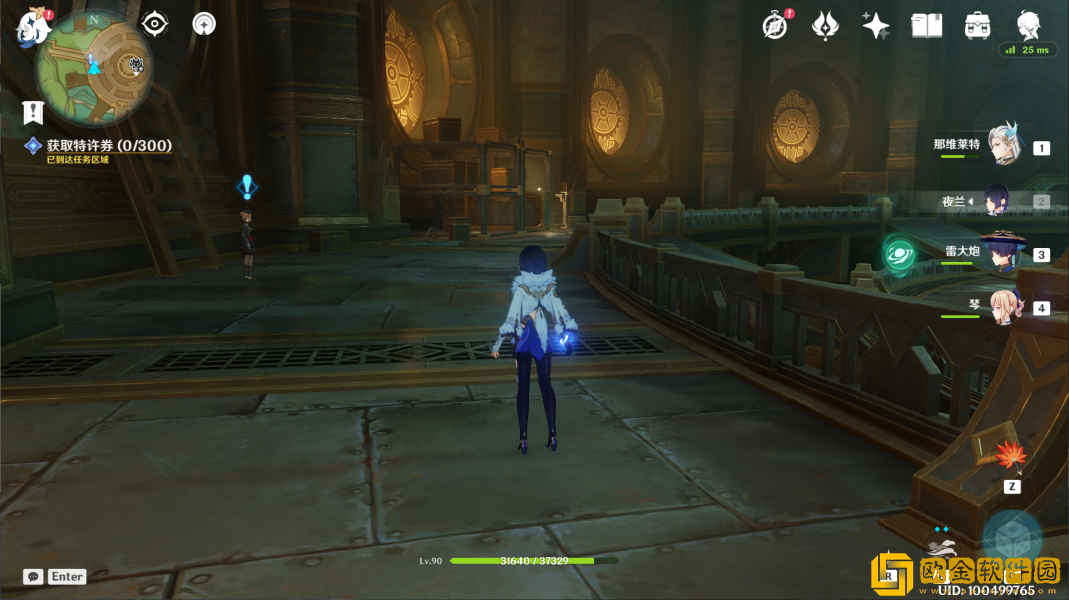Viewport: 1069px width, 600px height.
Task: Open the battle pass wings icon
Action: click(825, 26)
